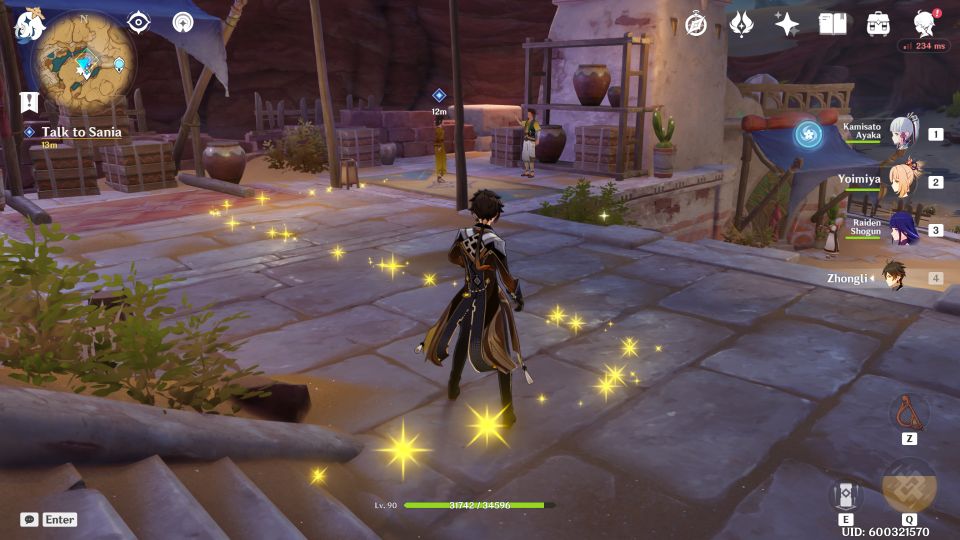This screenshot has width=960, height=540.
Task: Toggle the elemental sight eye icon
Action: pyautogui.click(x=138, y=23)
